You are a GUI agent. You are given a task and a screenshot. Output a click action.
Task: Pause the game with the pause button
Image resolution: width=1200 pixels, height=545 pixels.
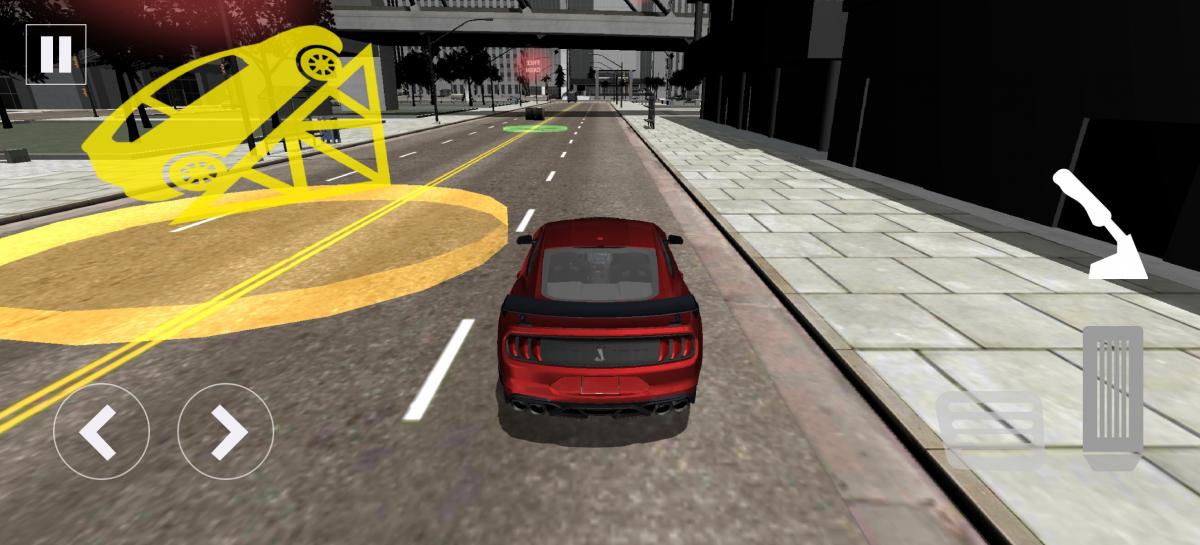tap(56, 54)
